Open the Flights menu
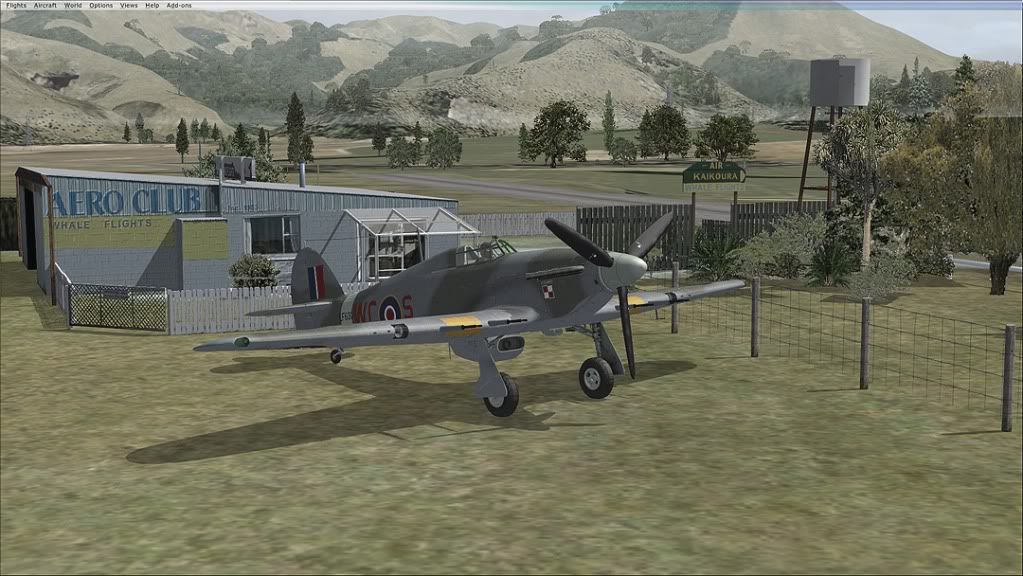Viewport: 1023px width, 576px height. point(16,5)
